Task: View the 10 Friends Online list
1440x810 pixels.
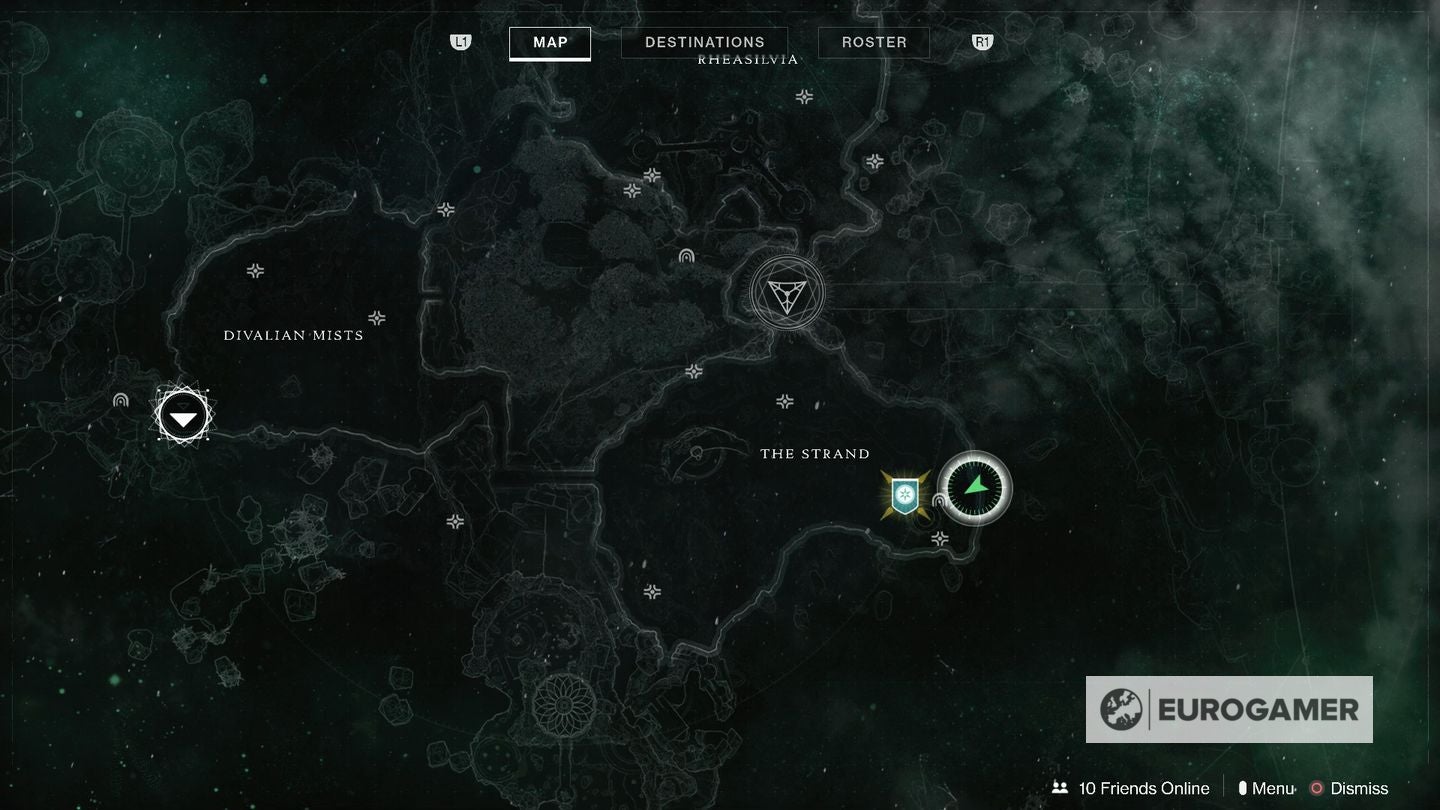Action: click(x=1142, y=788)
